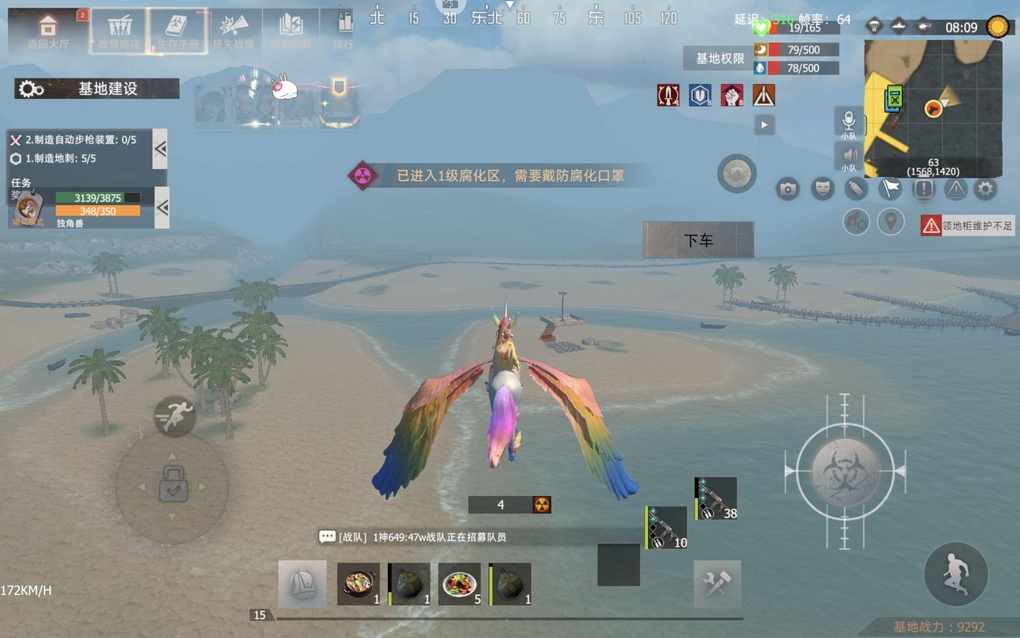Open the minimap
Viewport: 1020px width, 638px height.
point(932,108)
